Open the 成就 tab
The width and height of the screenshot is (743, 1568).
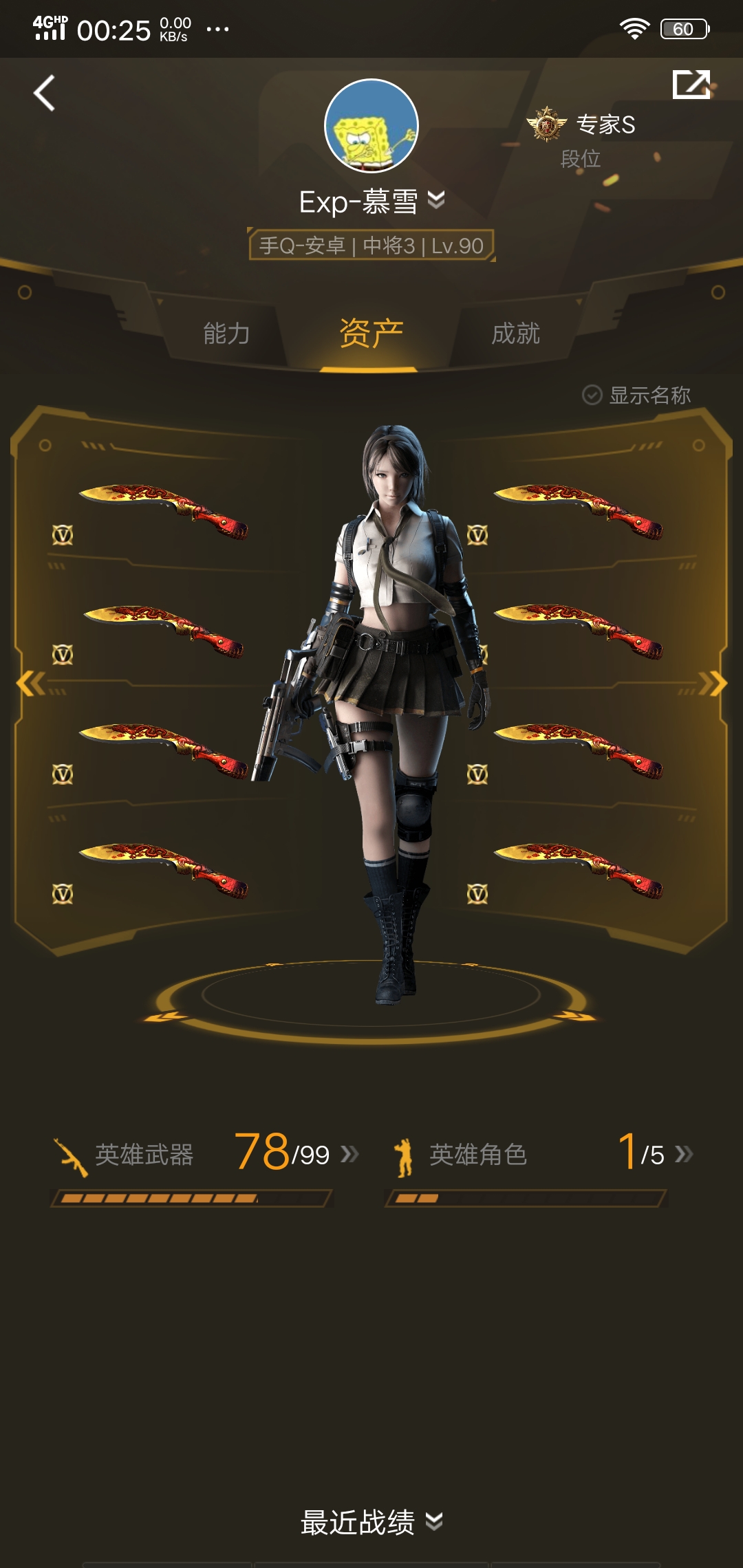pos(515,334)
